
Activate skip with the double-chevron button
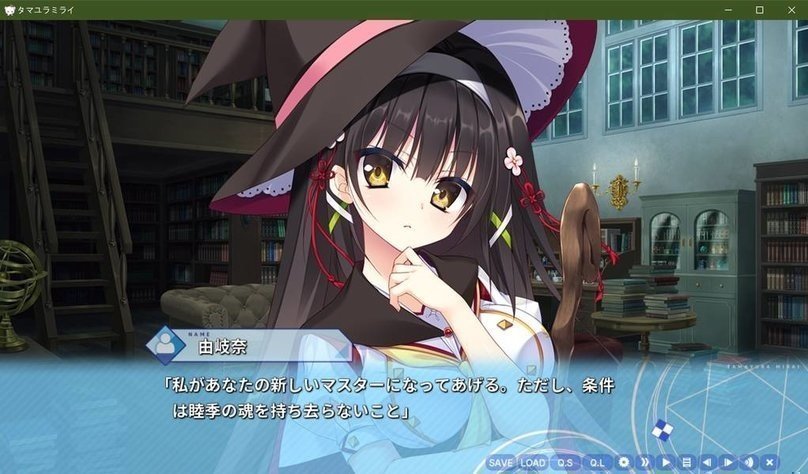click(645, 463)
